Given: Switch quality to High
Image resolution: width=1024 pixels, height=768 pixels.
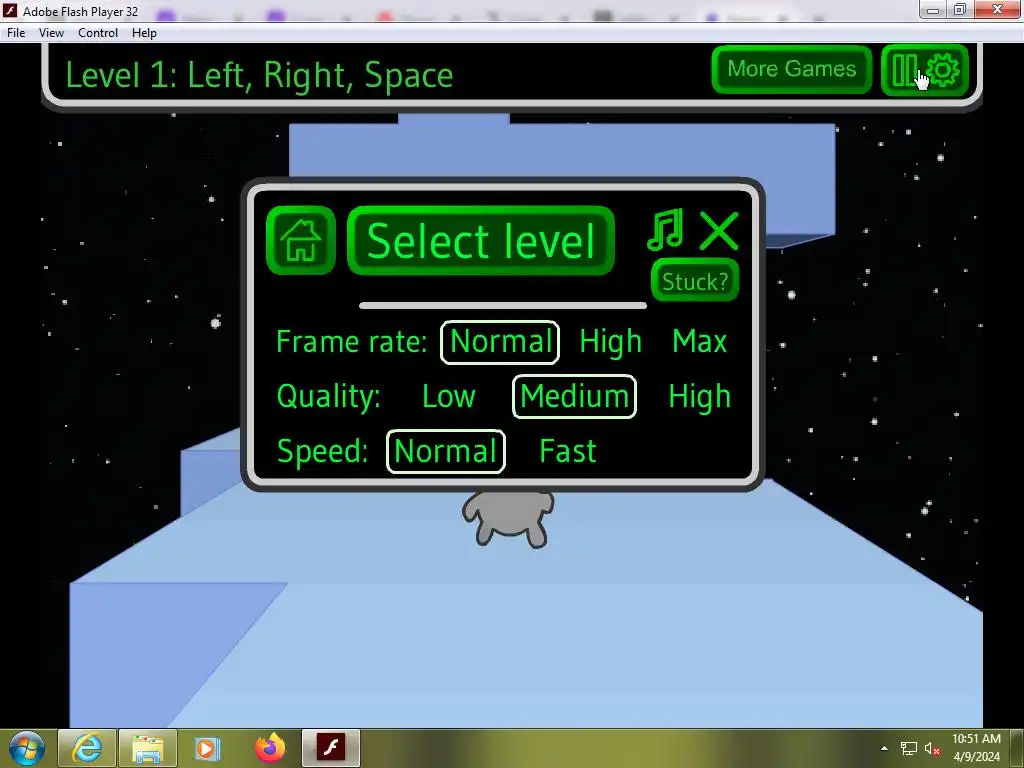Looking at the screenshot, I should tap(699, 397).
